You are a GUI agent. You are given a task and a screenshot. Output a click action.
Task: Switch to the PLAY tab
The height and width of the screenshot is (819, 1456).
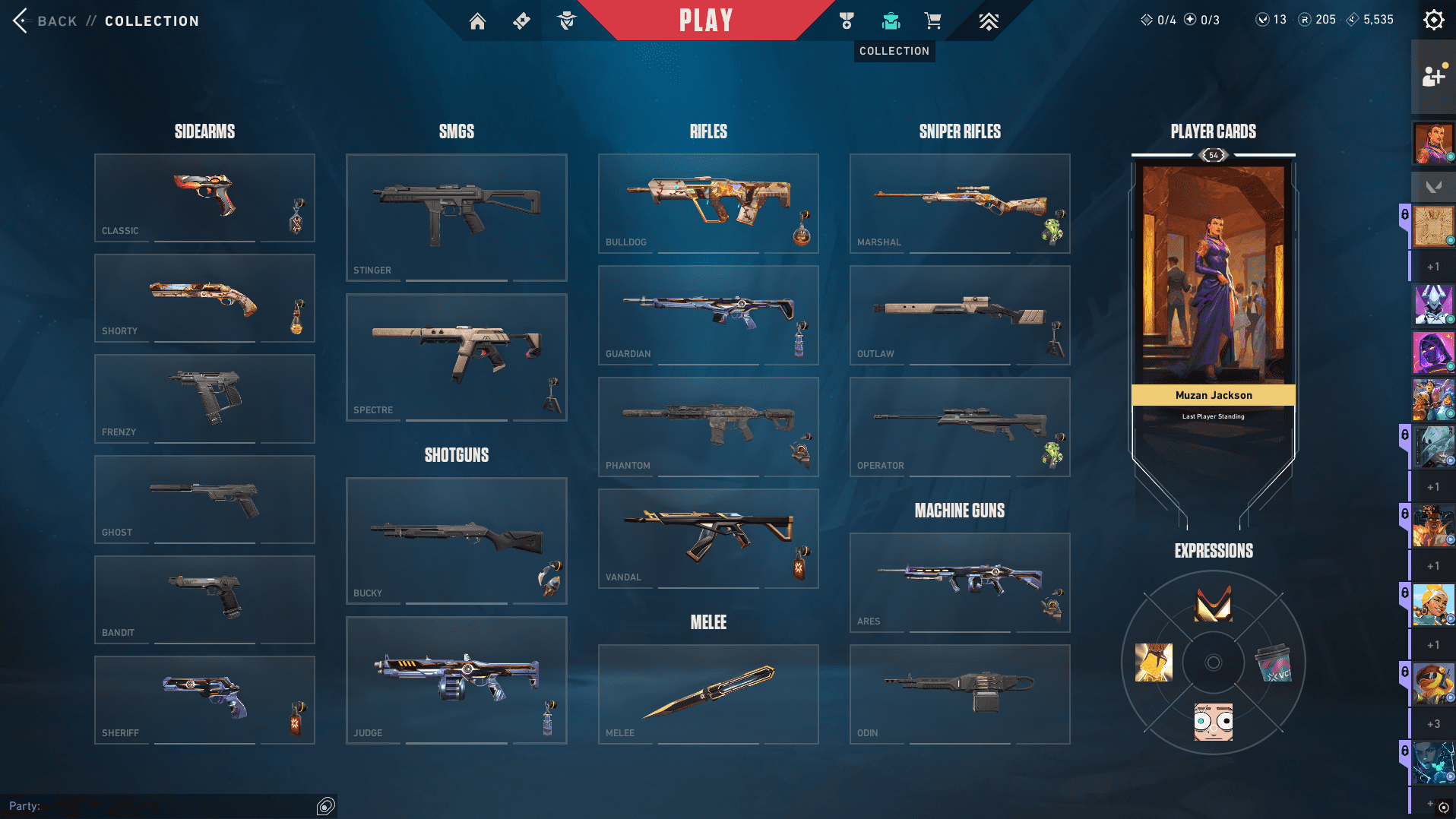click(x=707, y=21)
